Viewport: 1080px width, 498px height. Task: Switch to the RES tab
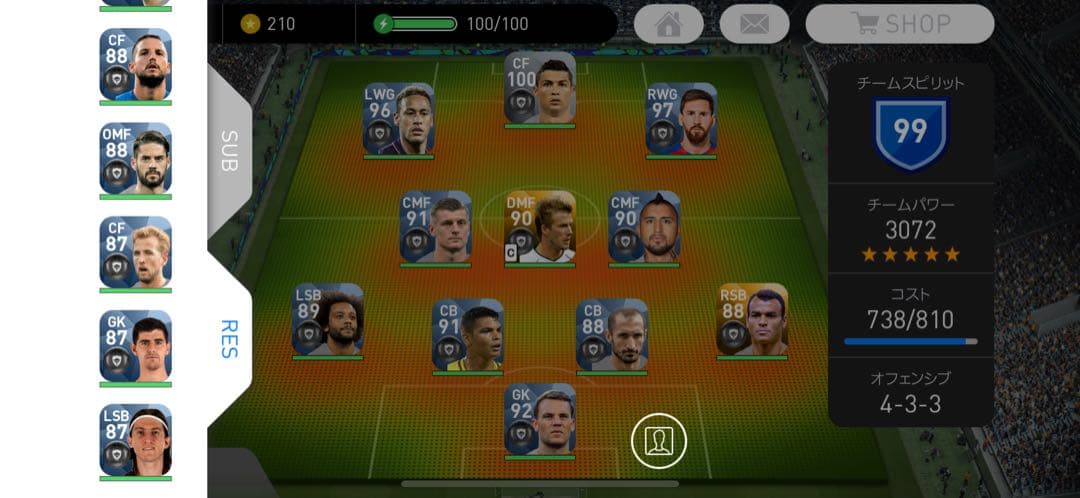pos(229,339)
